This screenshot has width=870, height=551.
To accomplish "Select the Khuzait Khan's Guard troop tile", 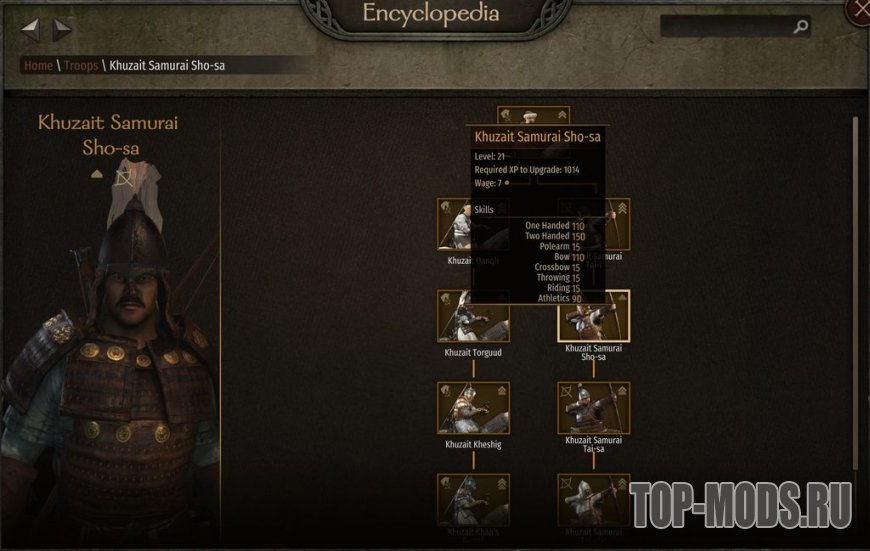I will [x=473, y=499].
